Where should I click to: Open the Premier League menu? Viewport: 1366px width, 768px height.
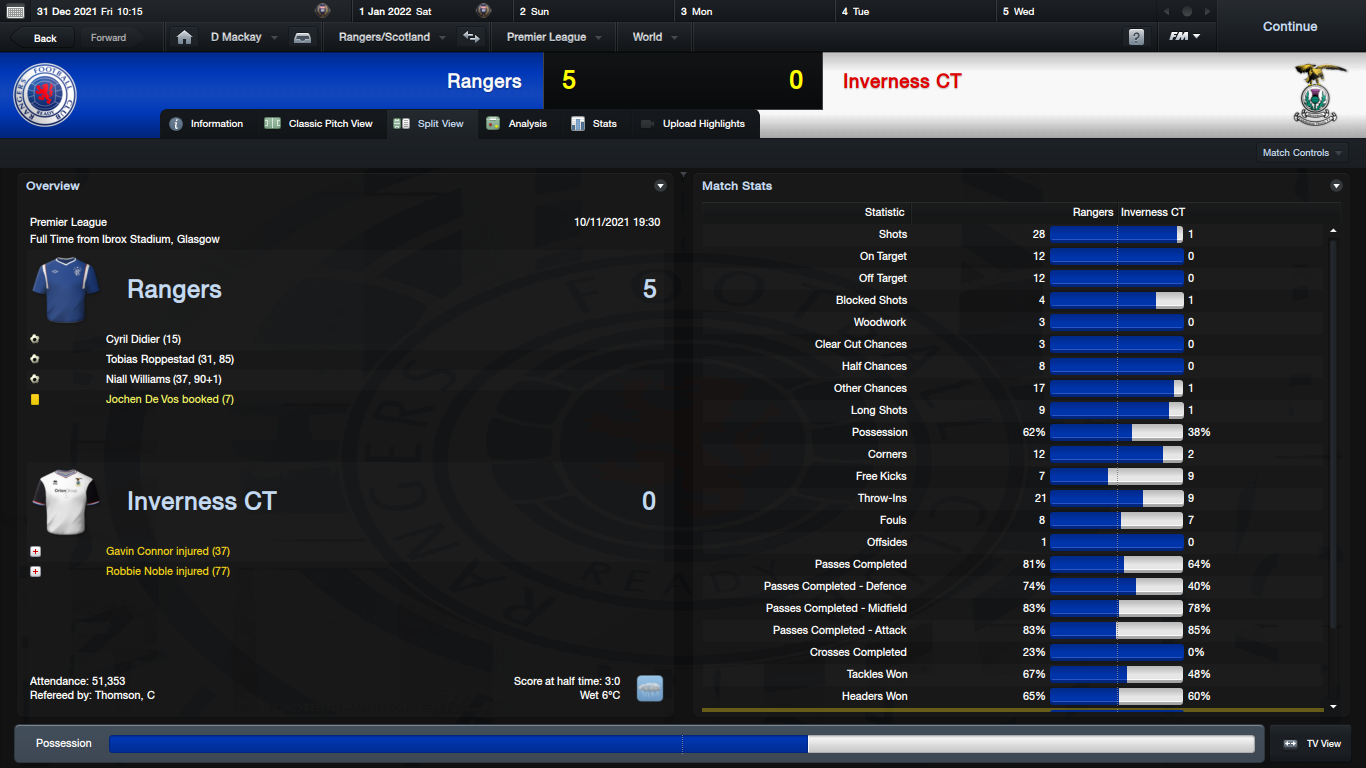coord(554,37)
